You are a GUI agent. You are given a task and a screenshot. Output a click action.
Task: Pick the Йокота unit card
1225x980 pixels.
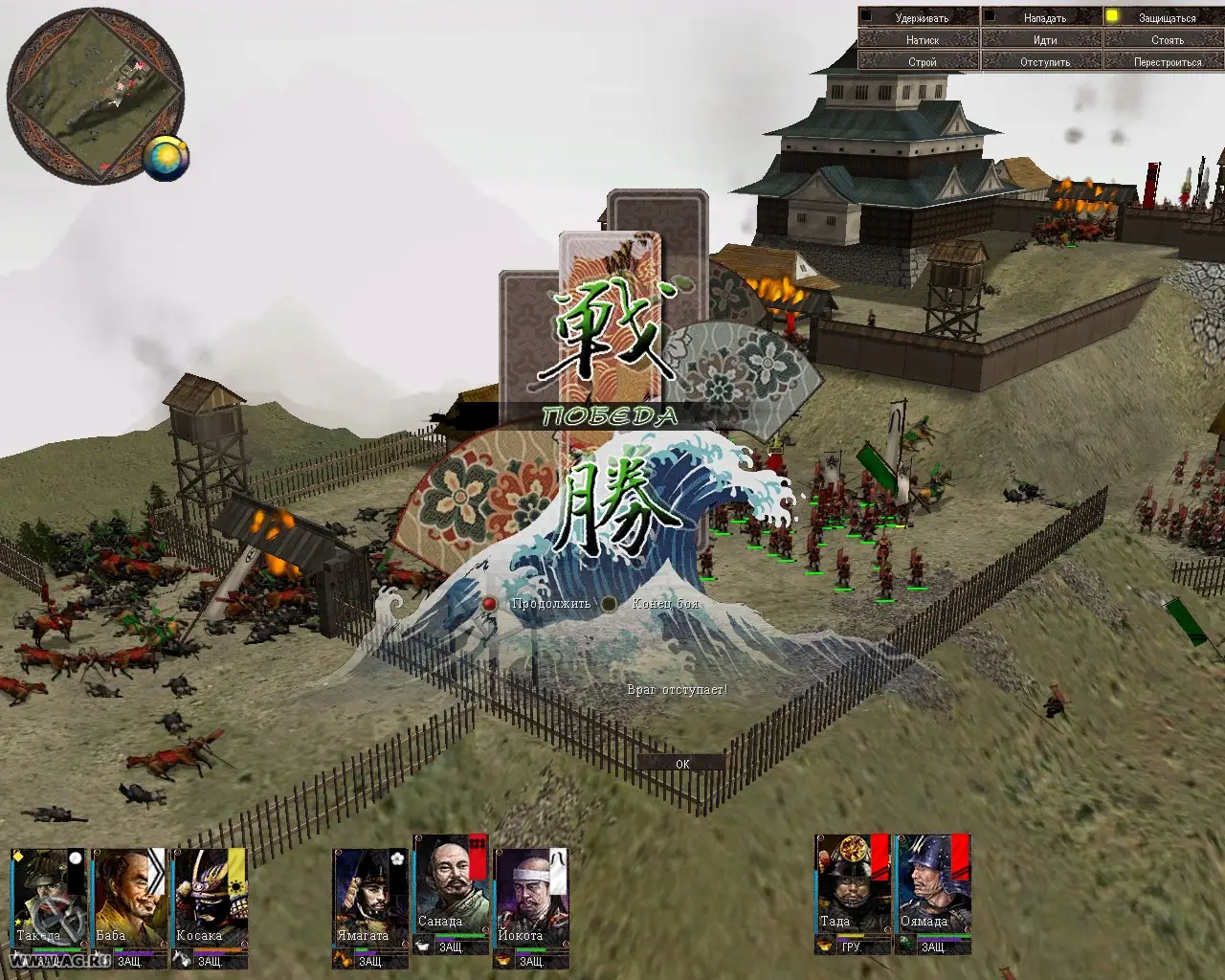(x=531, y=898)
